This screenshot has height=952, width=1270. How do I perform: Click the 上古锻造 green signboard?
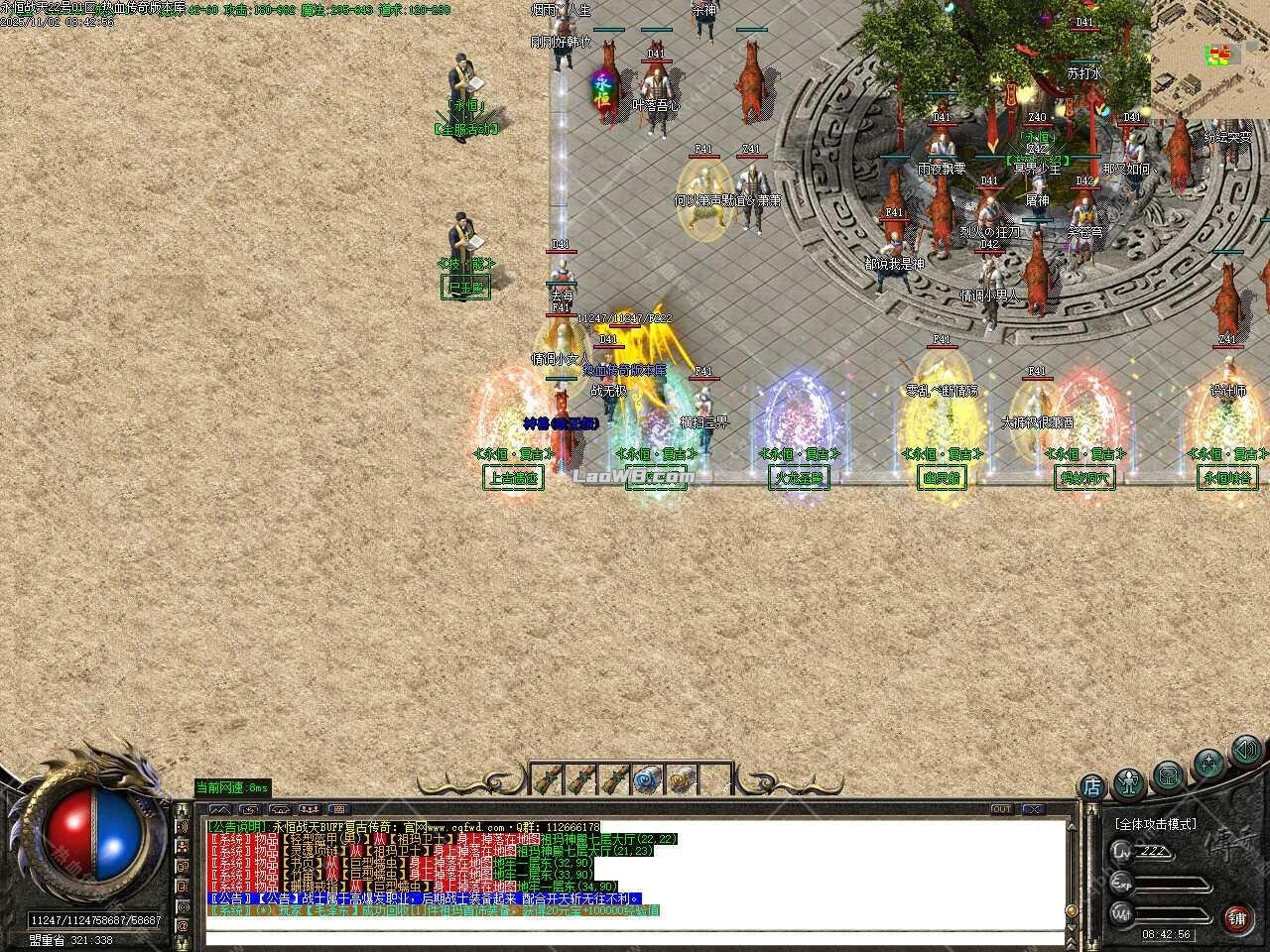514,477
